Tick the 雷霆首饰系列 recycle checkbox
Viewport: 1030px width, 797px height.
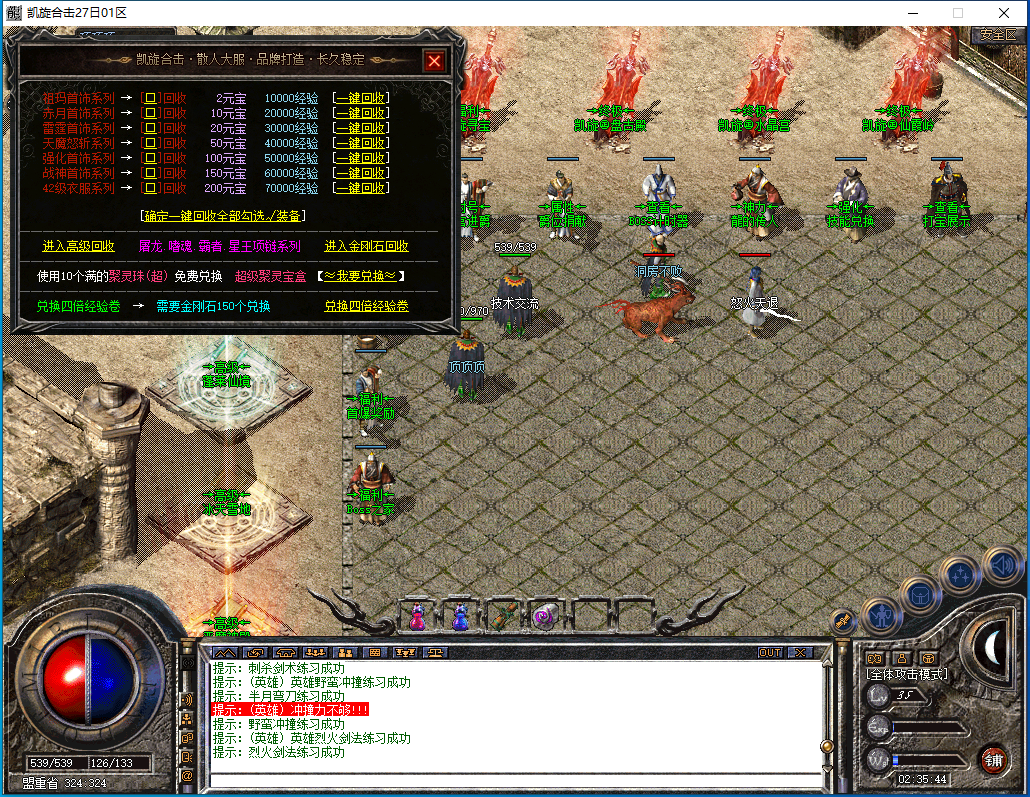[151, 128]
